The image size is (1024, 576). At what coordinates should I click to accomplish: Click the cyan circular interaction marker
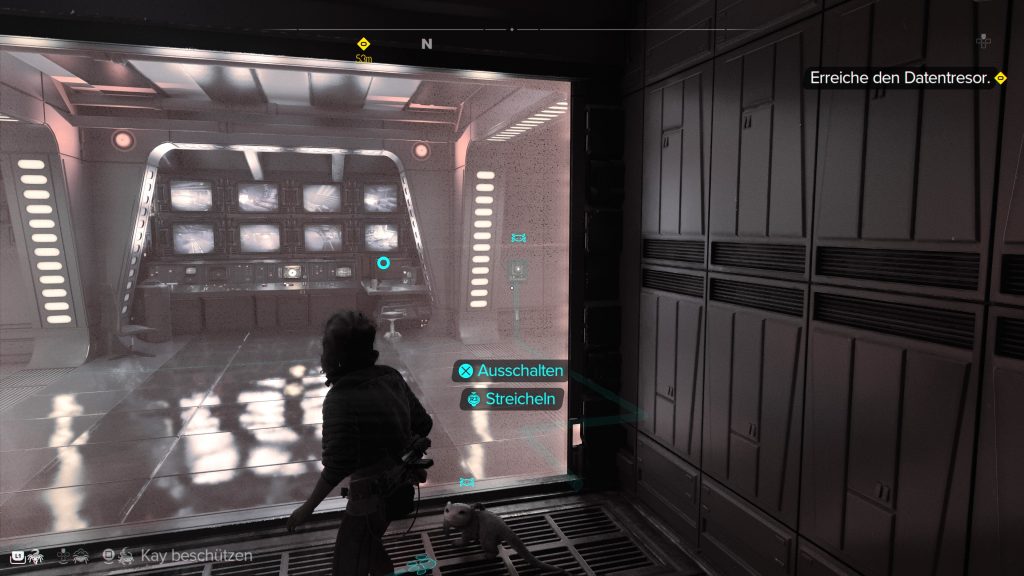[x=383, y=263]
